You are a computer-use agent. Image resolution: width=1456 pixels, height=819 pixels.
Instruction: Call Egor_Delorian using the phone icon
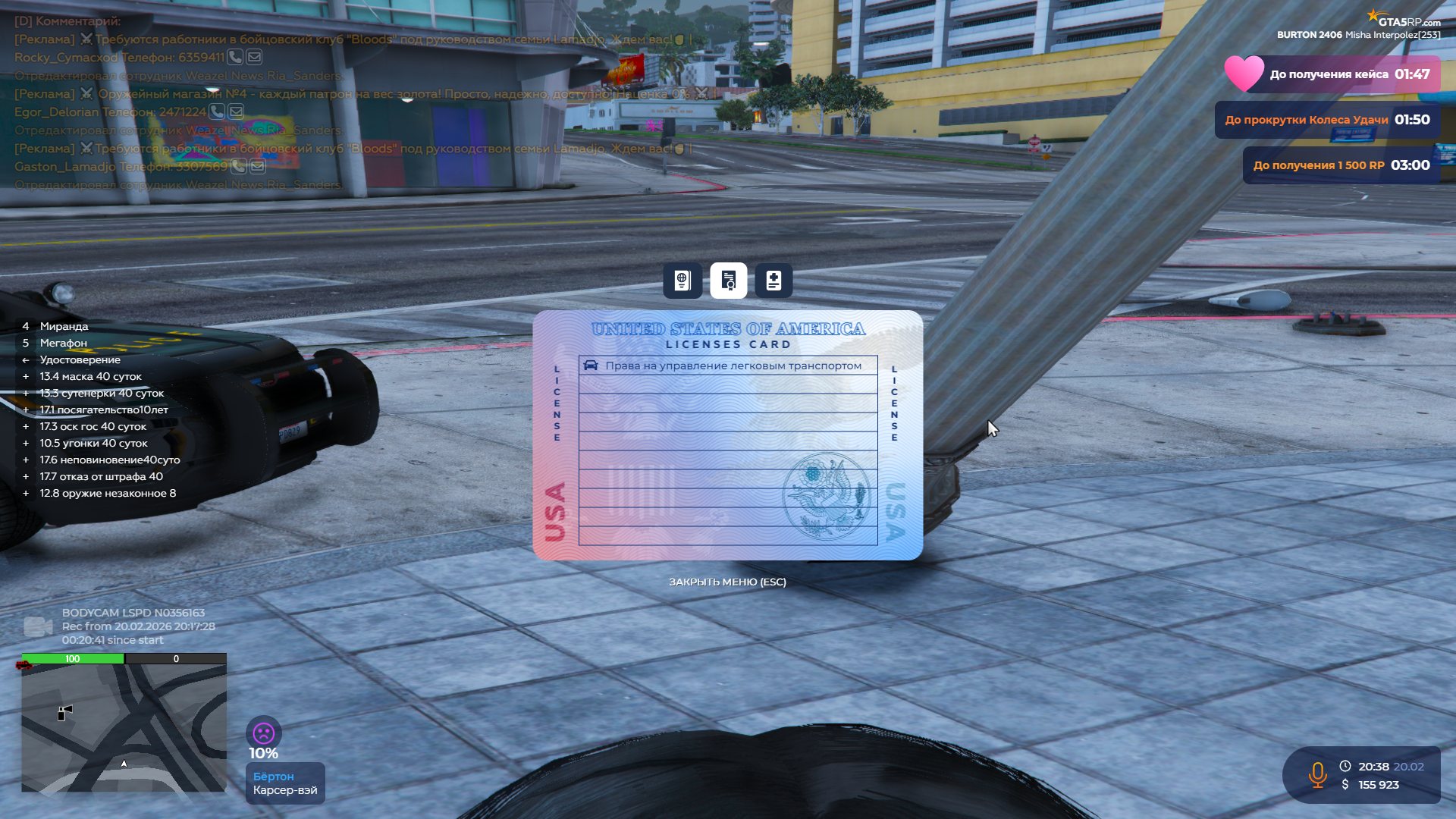[x=217, y=111]
